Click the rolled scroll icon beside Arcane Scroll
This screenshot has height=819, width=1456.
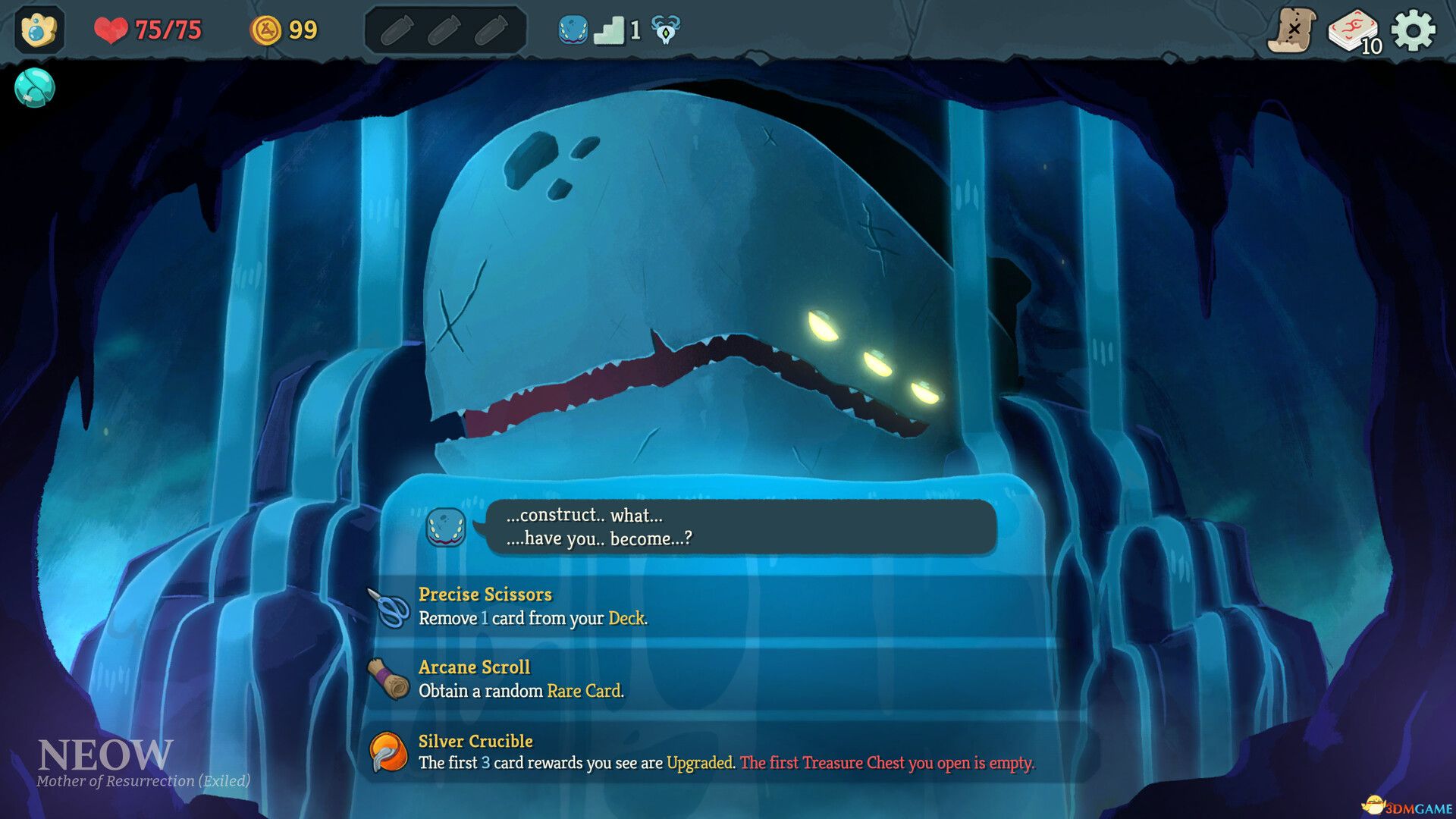click(x=389, y=679)
